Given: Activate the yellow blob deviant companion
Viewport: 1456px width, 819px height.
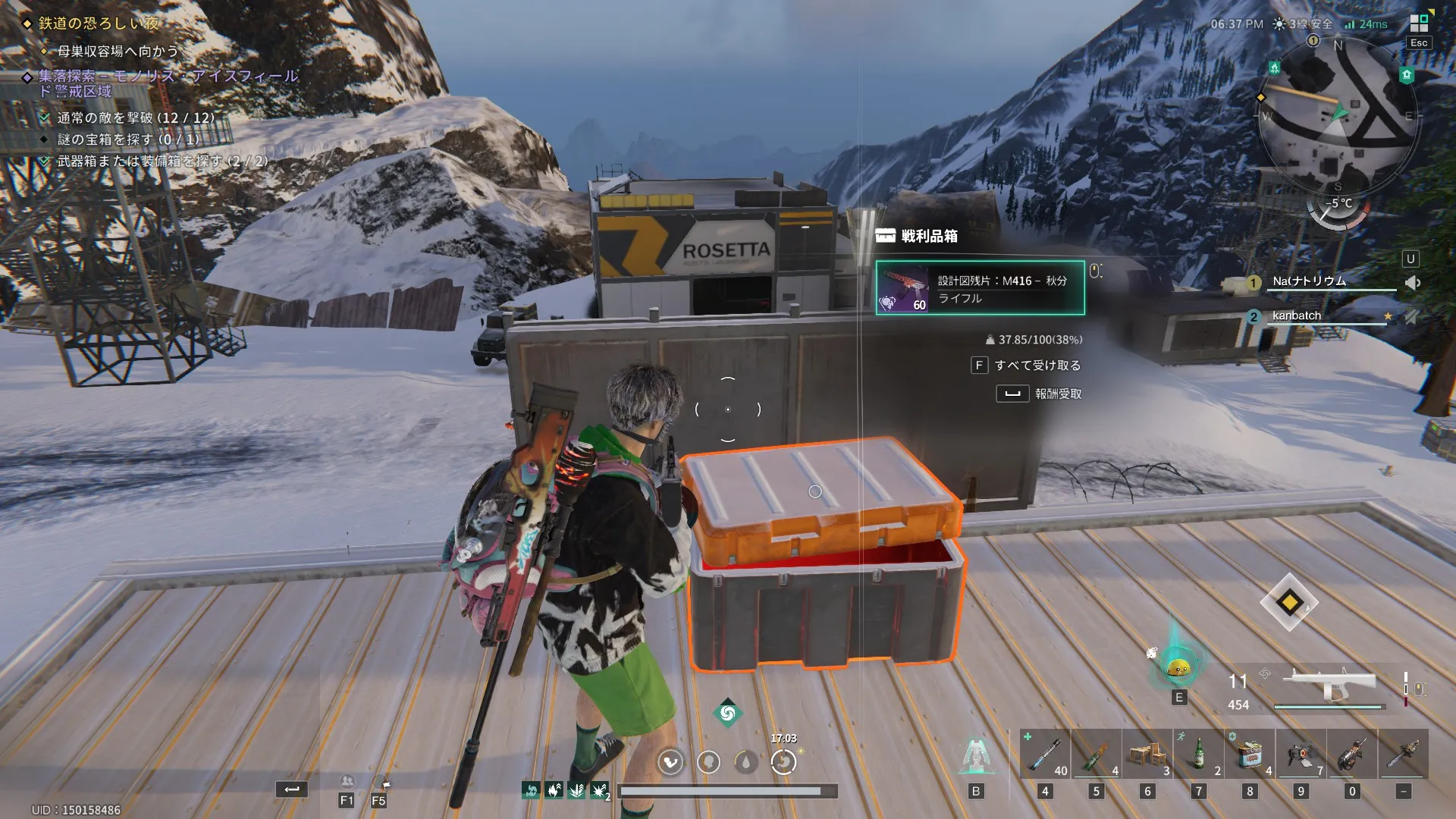Looking at the screenshot, I should click(1178, 668).
